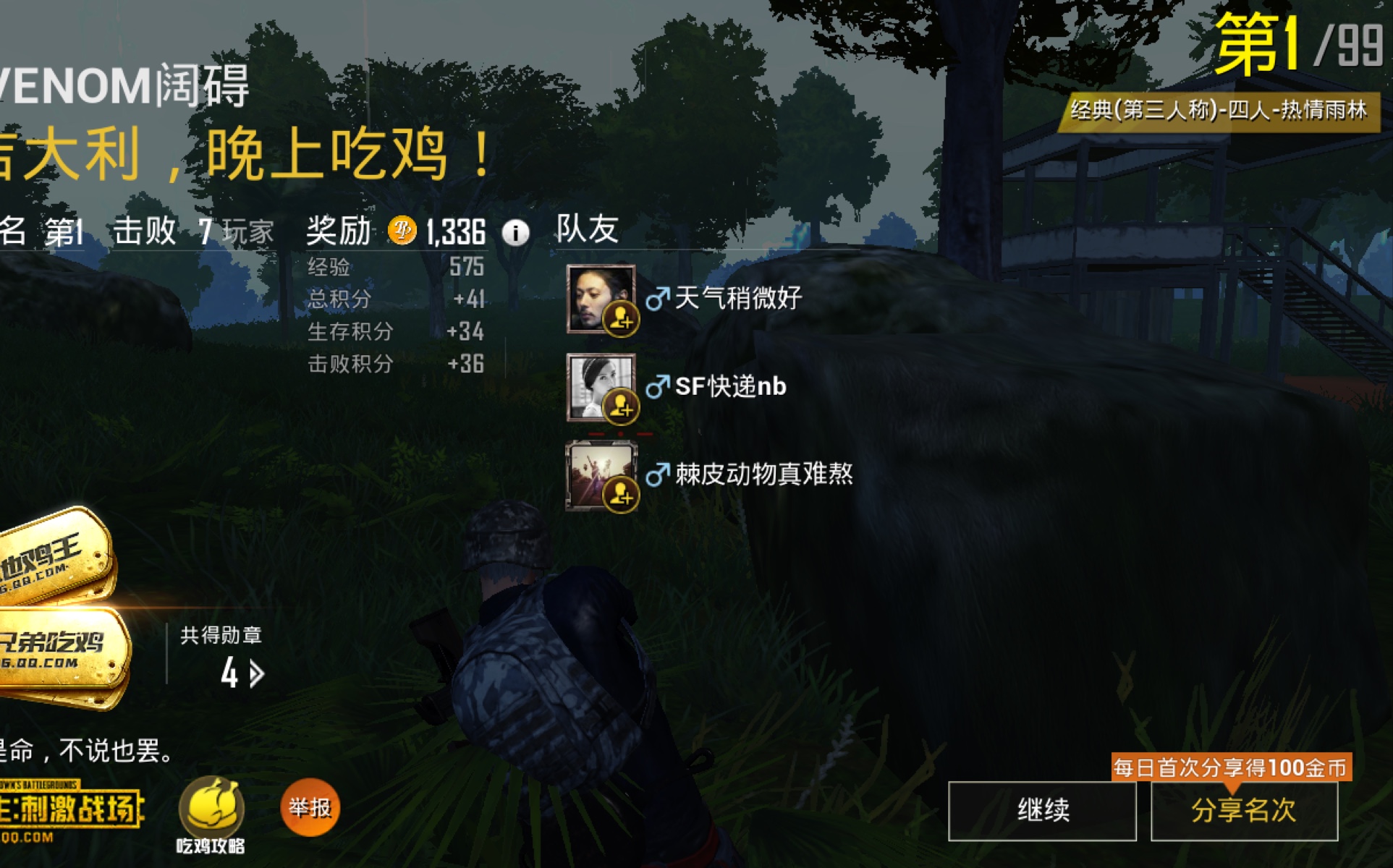Click 分享名次 to share your rank
This screenshot has height=868, width=1393.
pos(1242,812)
